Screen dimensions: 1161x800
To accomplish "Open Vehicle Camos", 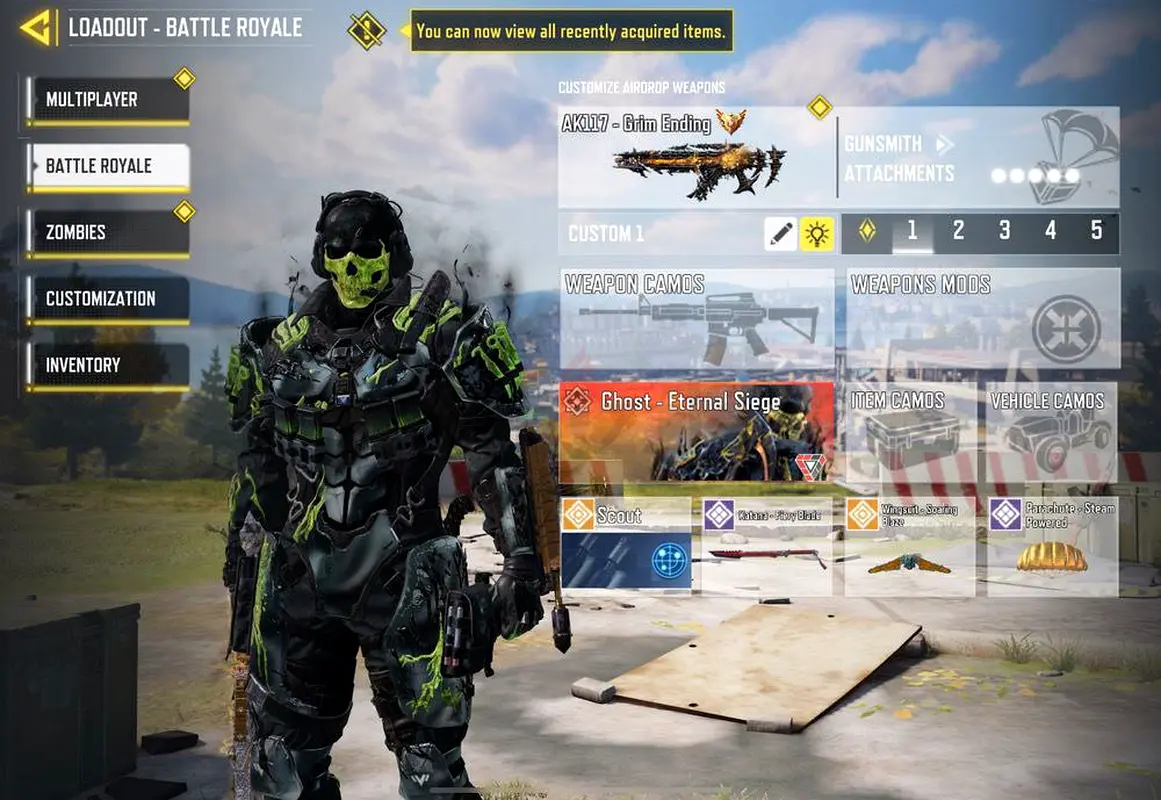I will tap(1052, 431).
